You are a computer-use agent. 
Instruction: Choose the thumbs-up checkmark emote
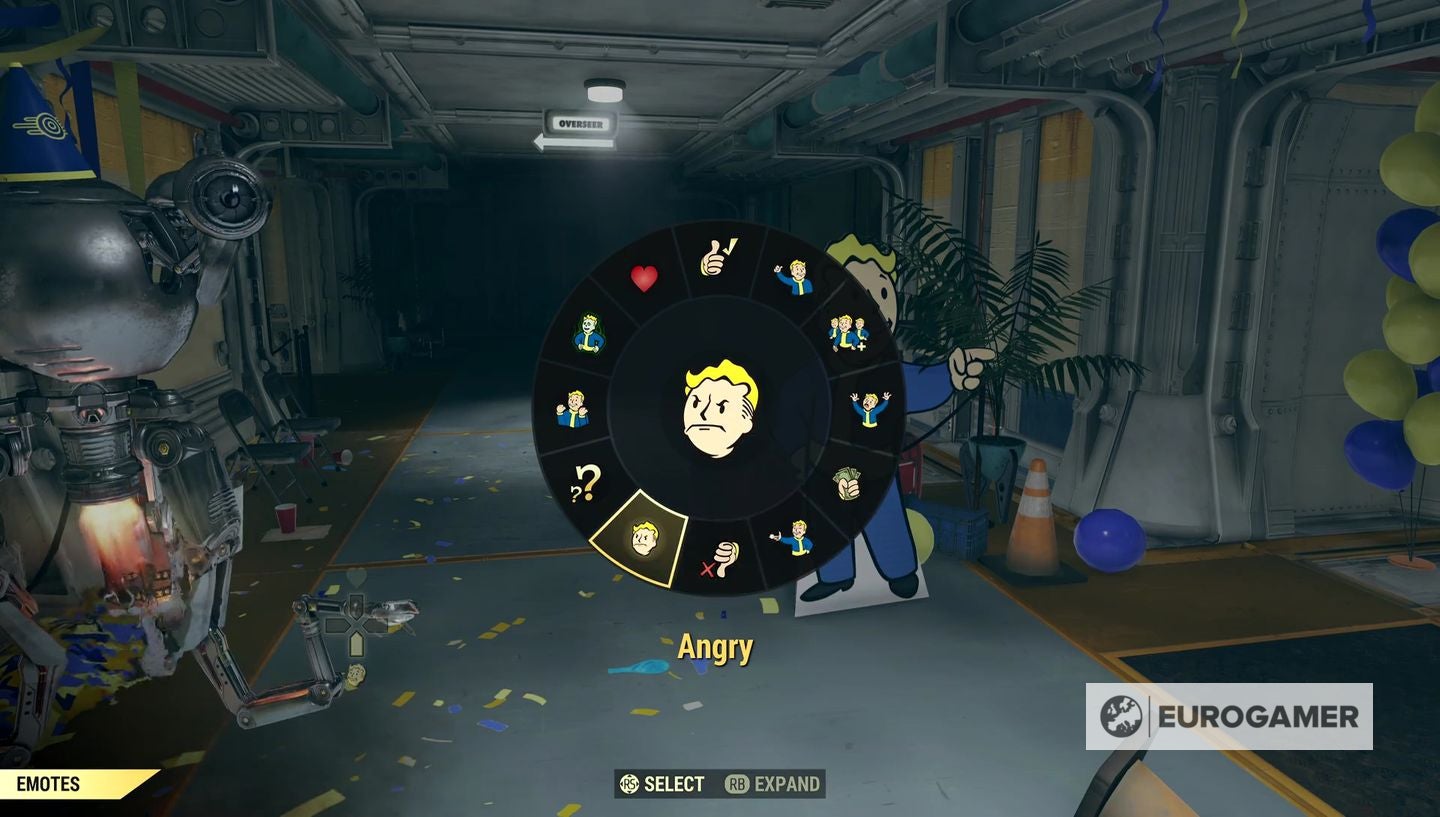716,259
